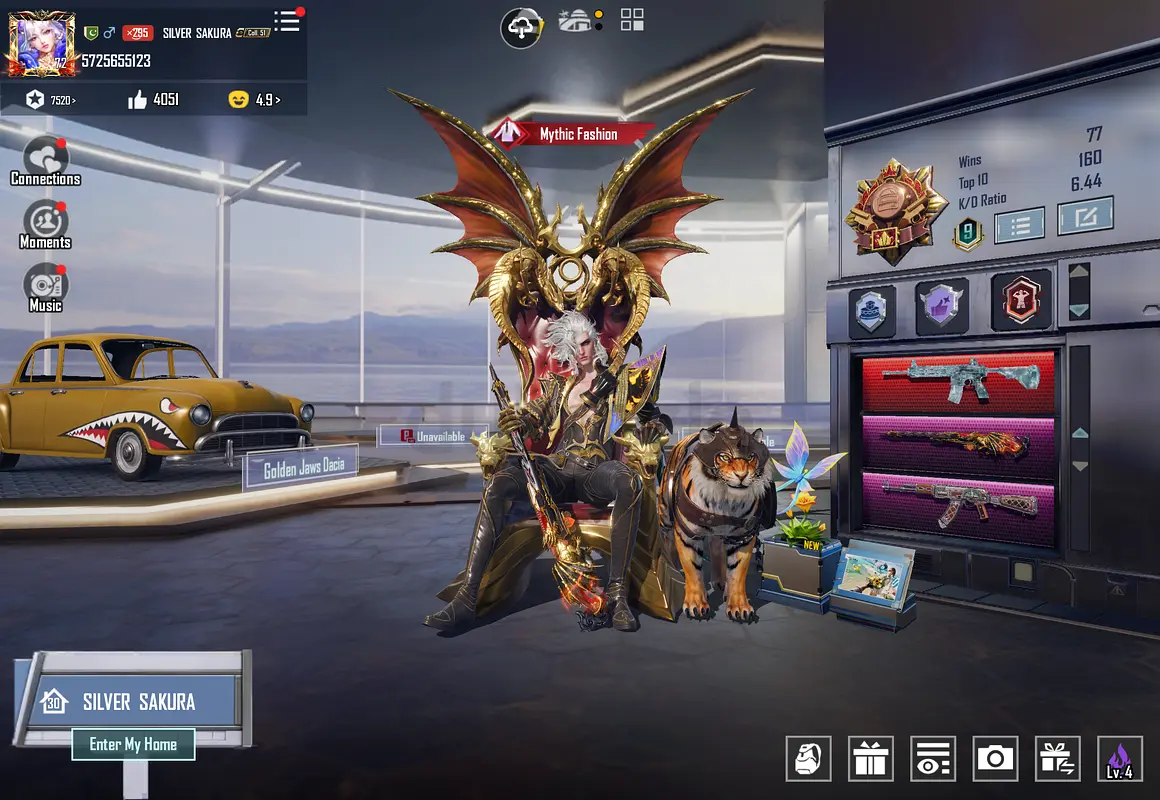The height and width of the screenshot is (800, 1160).
Task: Click the edit pencil button on stats panel
Action: pos(1085,215)
